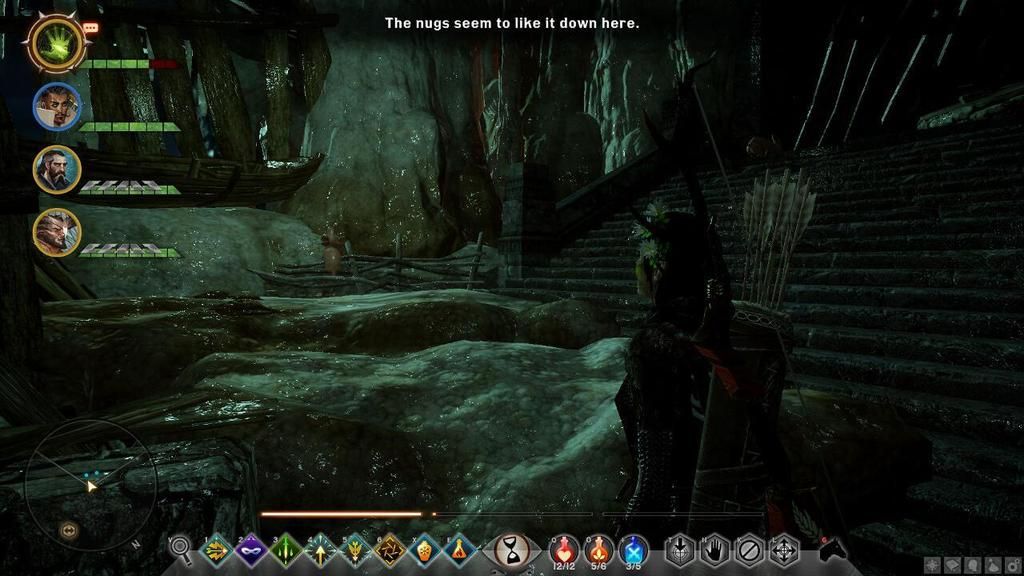Screen dimensions: 1024x576
Task: Use the blue crossed potion slot
Action: (633, 548)
